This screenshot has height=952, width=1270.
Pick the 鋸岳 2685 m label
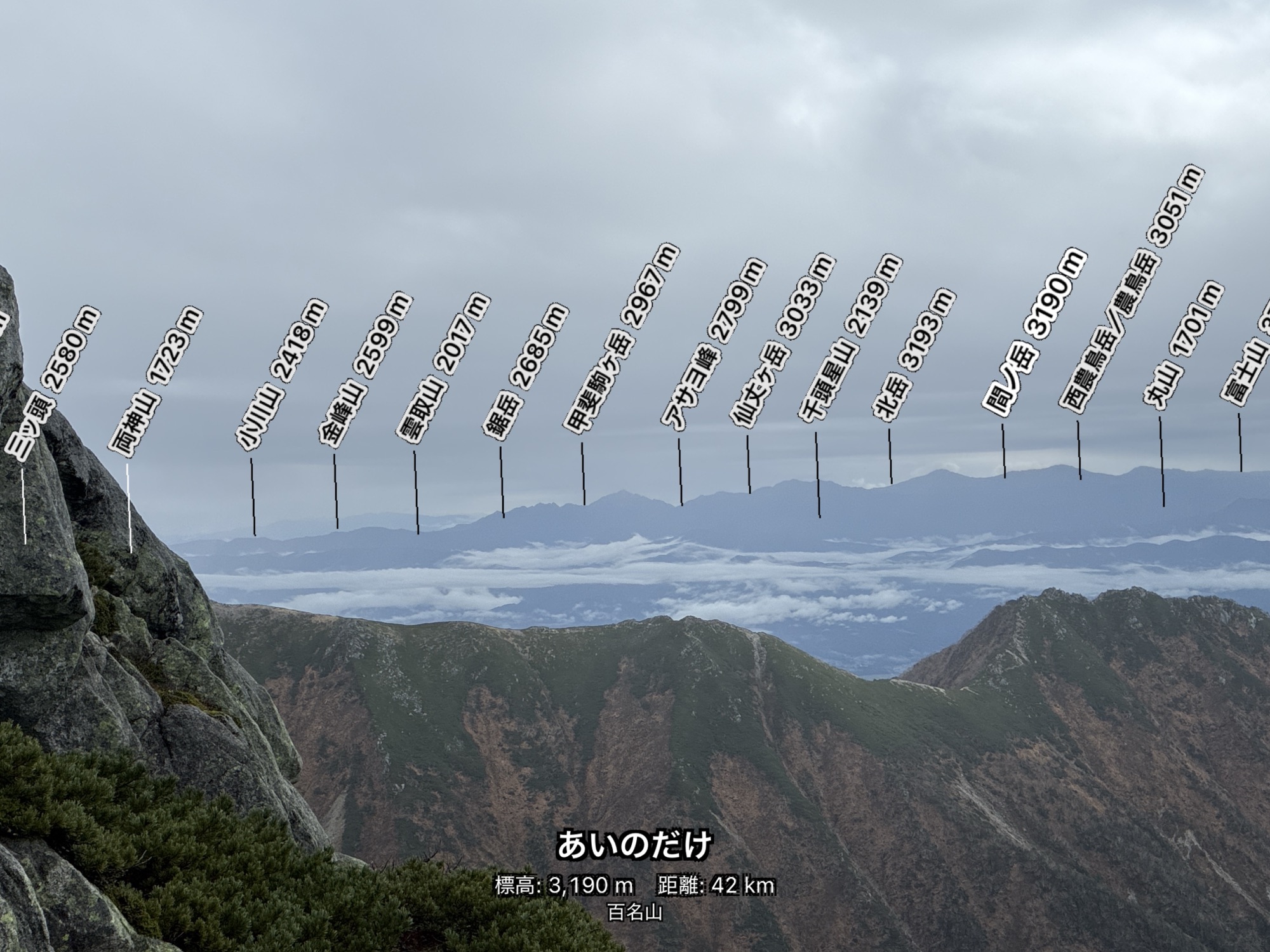point(525,371)
